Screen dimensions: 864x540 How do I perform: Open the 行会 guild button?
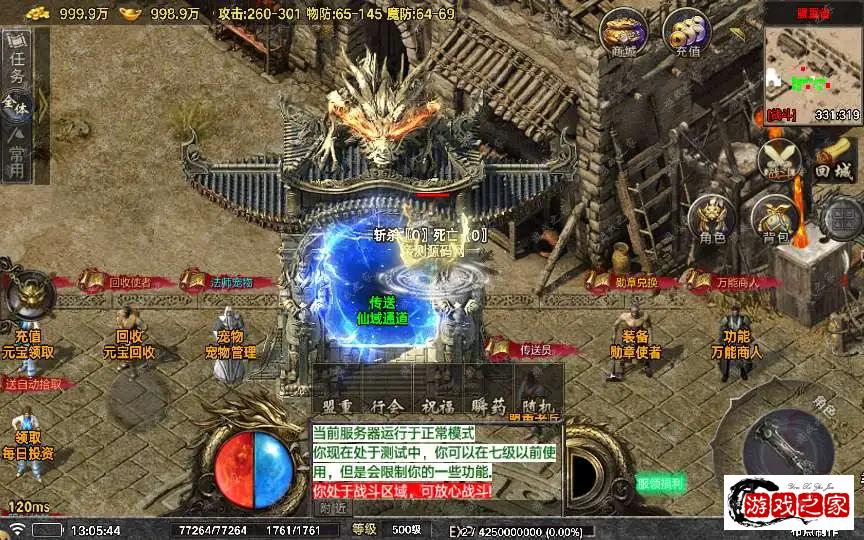[x=386, y=407]
